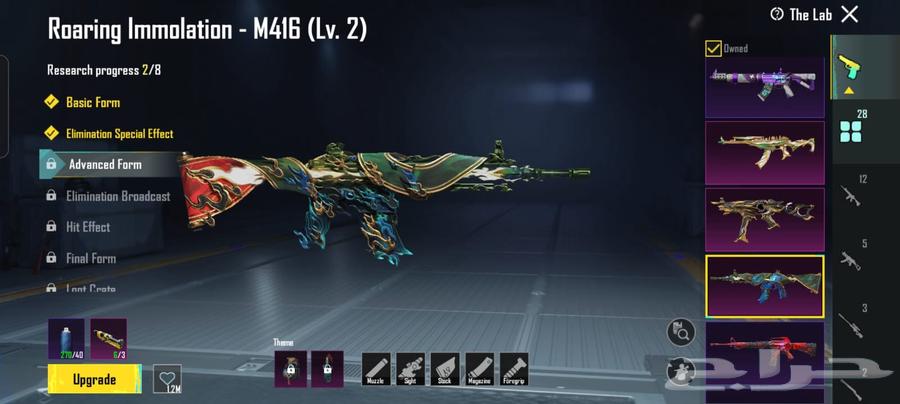
Task: Open the Stock attachment slot
Action: pyautogui.click(x=445, y=368)
